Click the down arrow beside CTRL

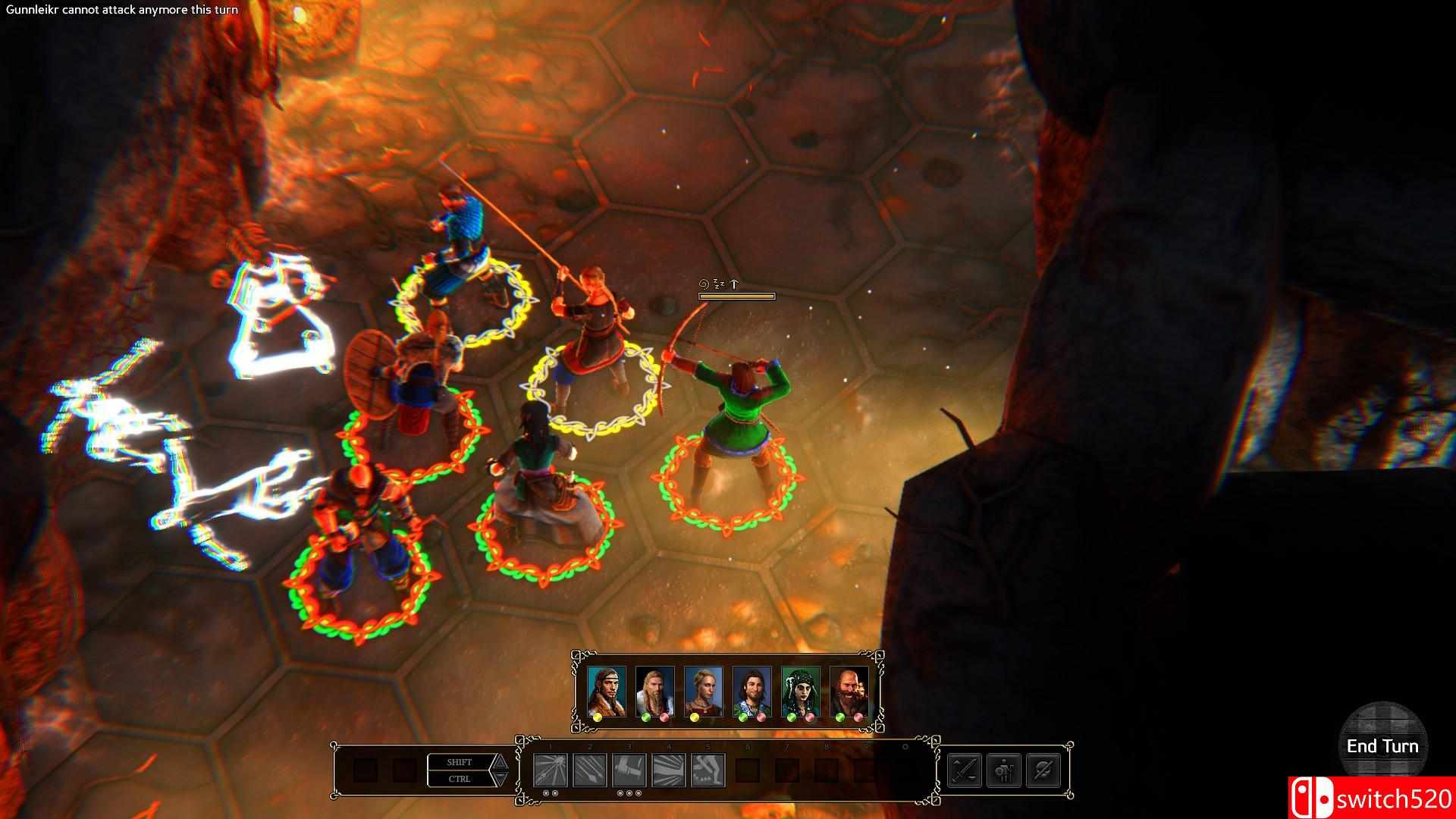coord(500,779)
